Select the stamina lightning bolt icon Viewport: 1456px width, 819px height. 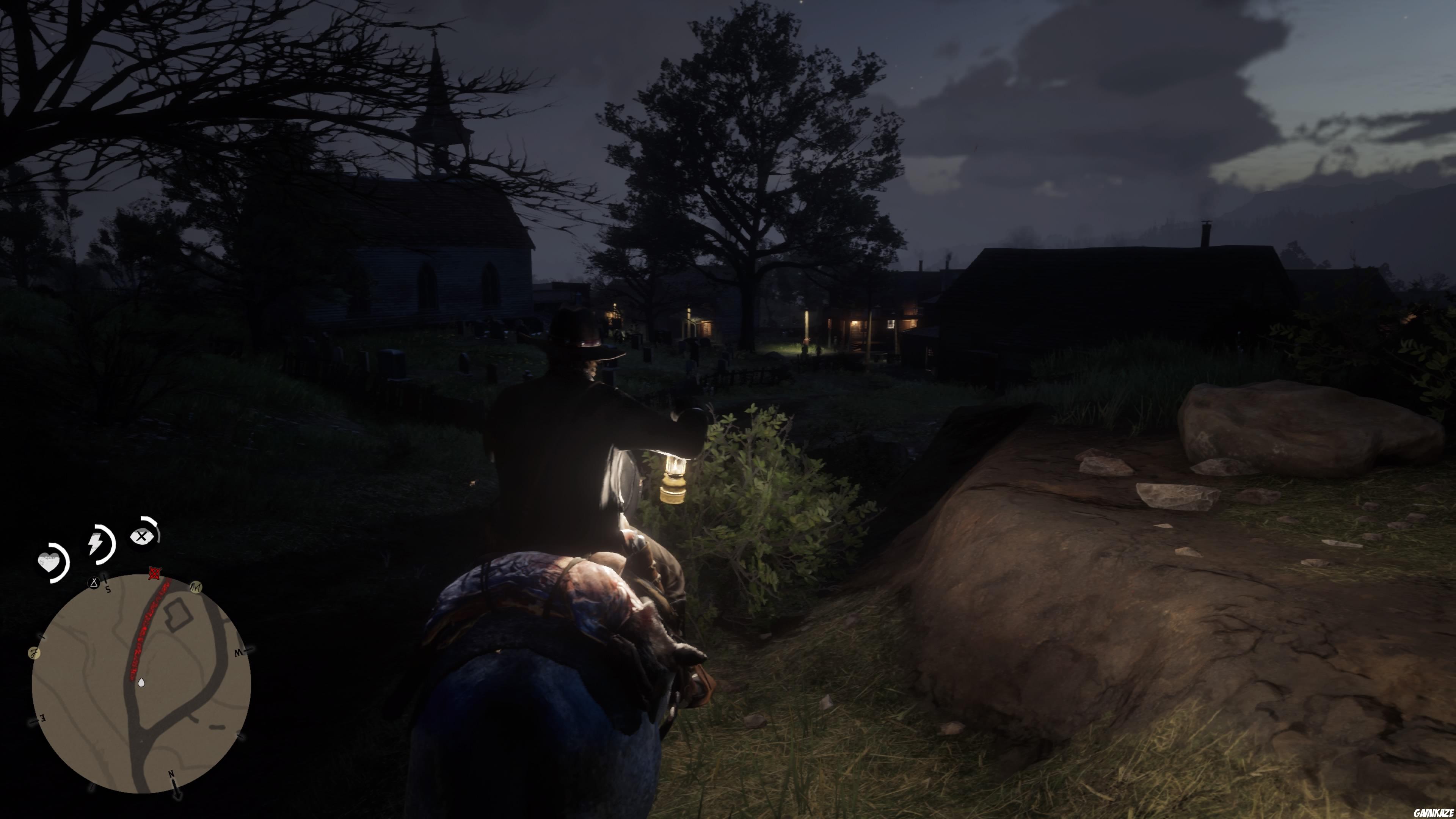pos(96,543)
